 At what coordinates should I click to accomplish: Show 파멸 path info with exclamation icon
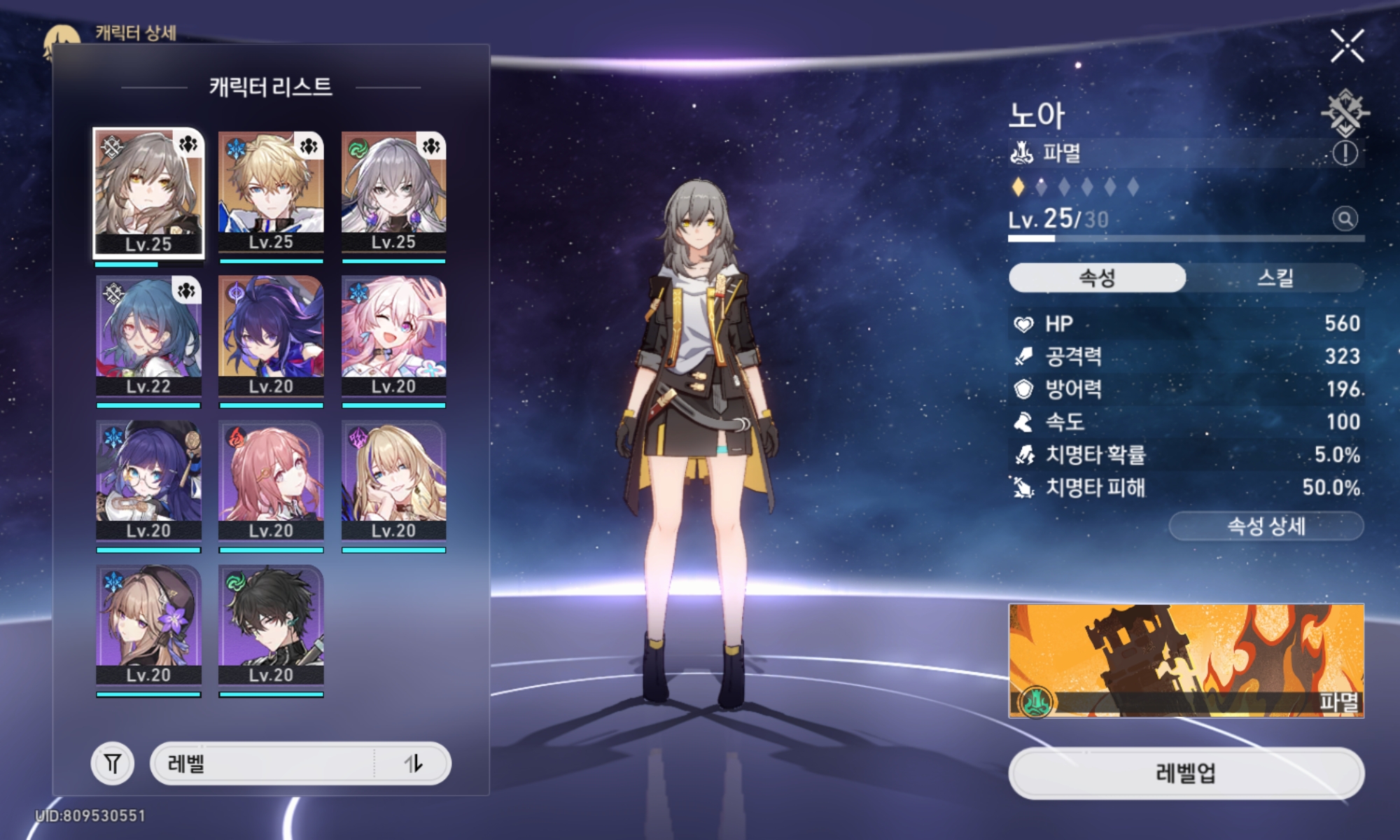1345,153
